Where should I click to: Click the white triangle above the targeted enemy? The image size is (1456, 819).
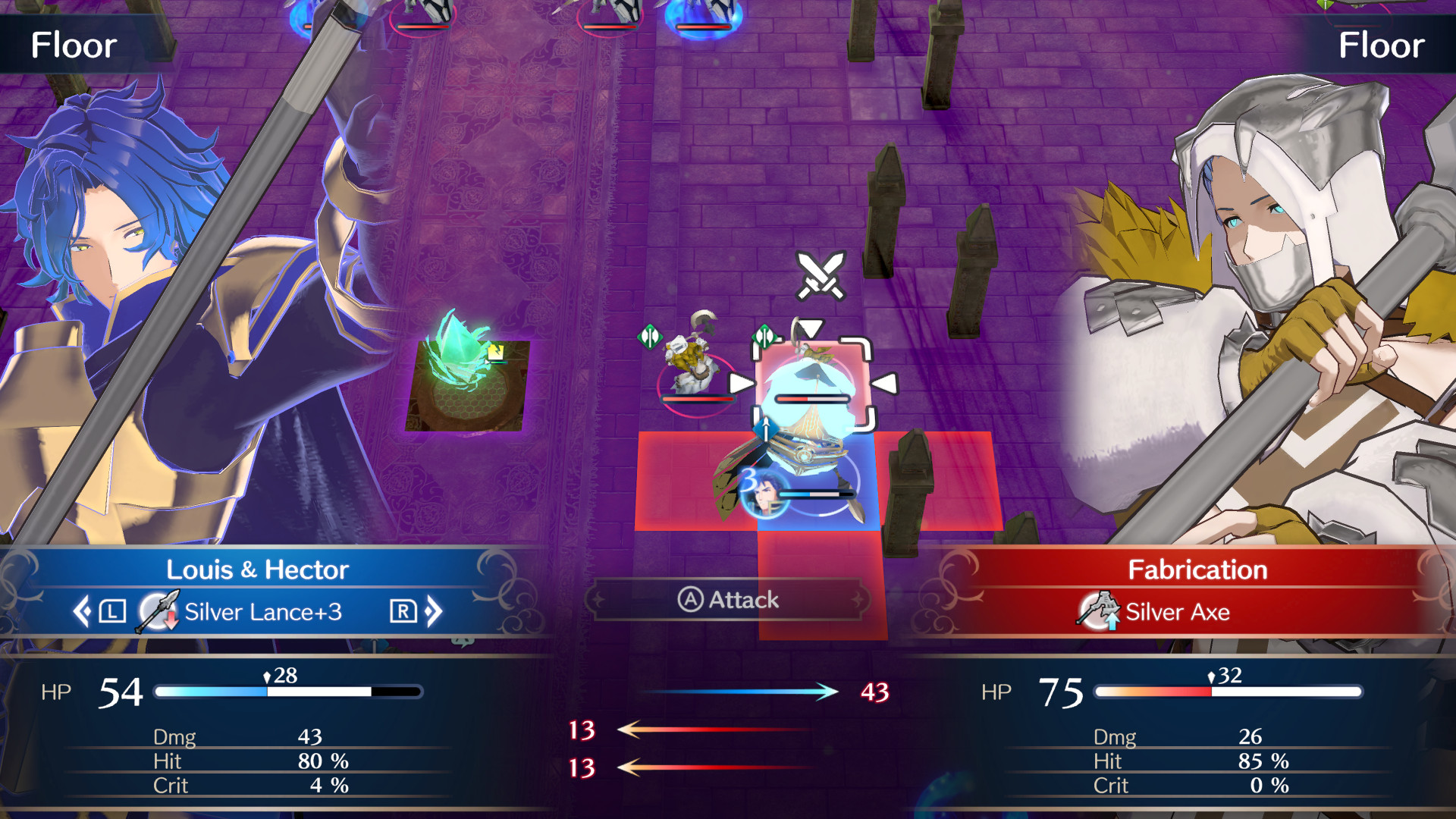pyautogui.click(x=811, y=326)
